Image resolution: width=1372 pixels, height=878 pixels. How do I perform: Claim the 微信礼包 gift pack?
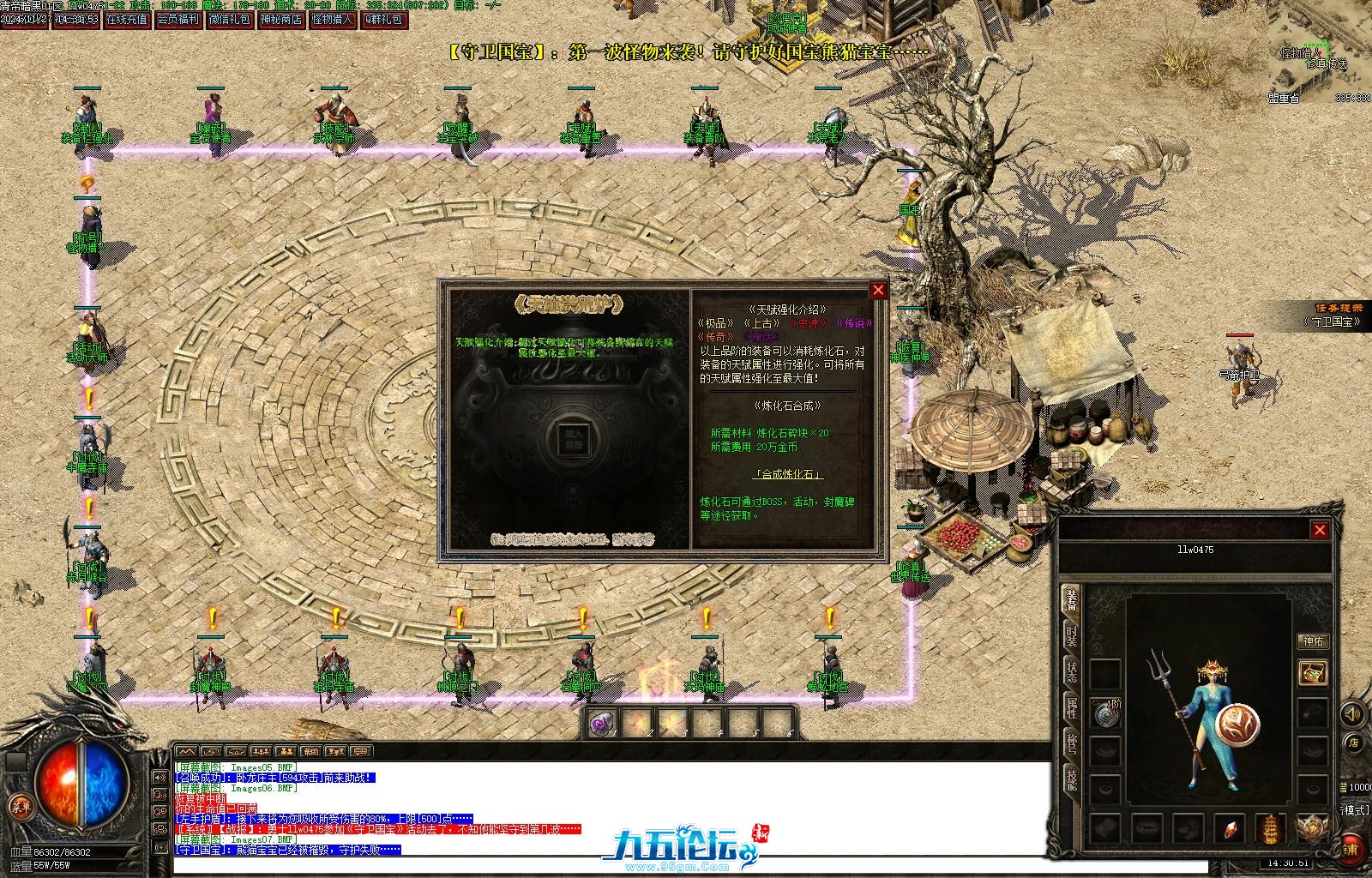(230, 20)
